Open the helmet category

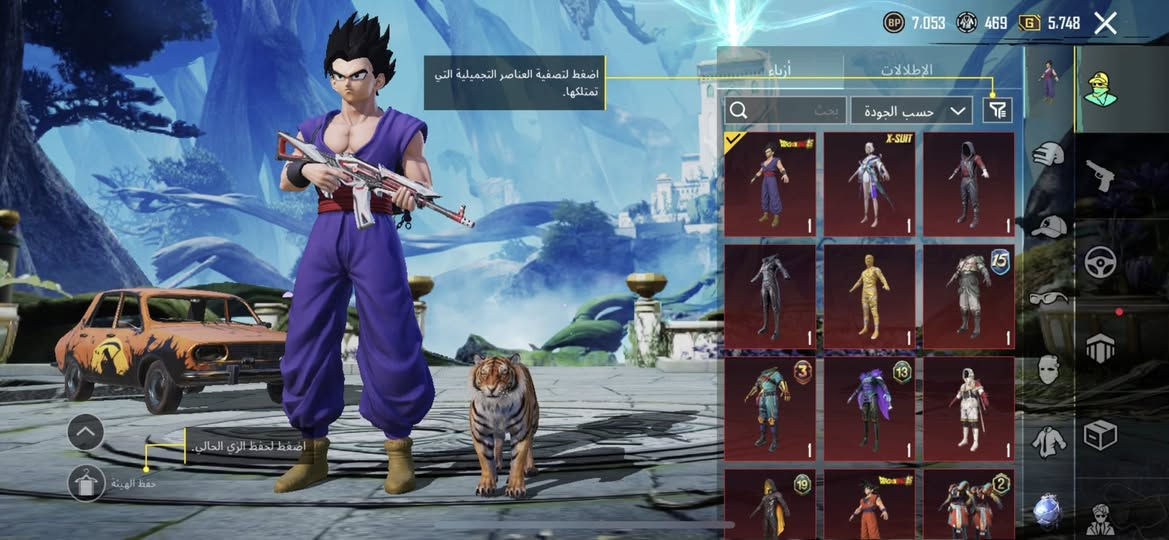pos(1048,153)
